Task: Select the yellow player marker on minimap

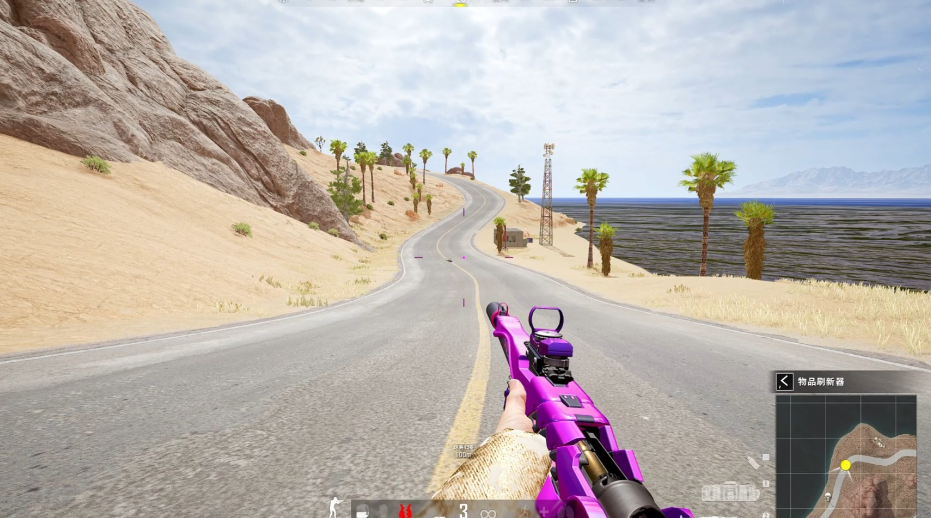Action: 846,465
